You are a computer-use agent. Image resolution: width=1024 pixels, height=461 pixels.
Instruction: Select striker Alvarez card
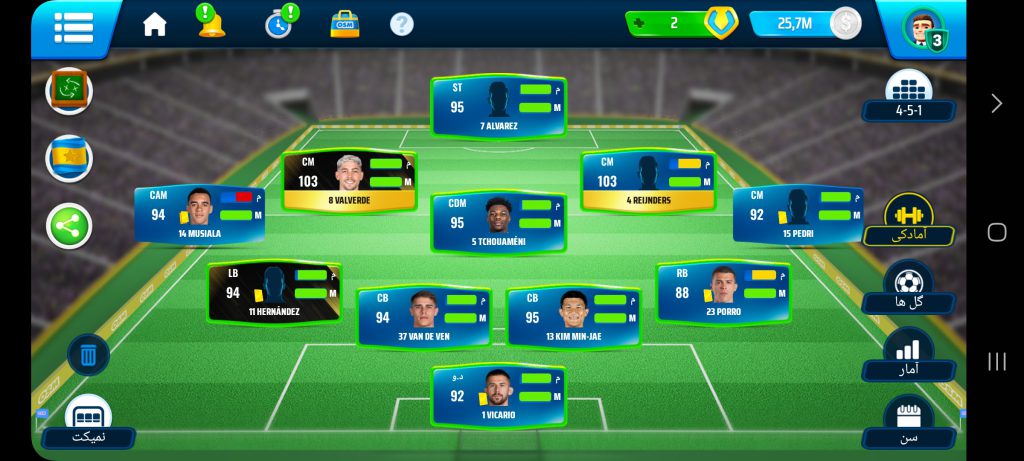[498, 106]
